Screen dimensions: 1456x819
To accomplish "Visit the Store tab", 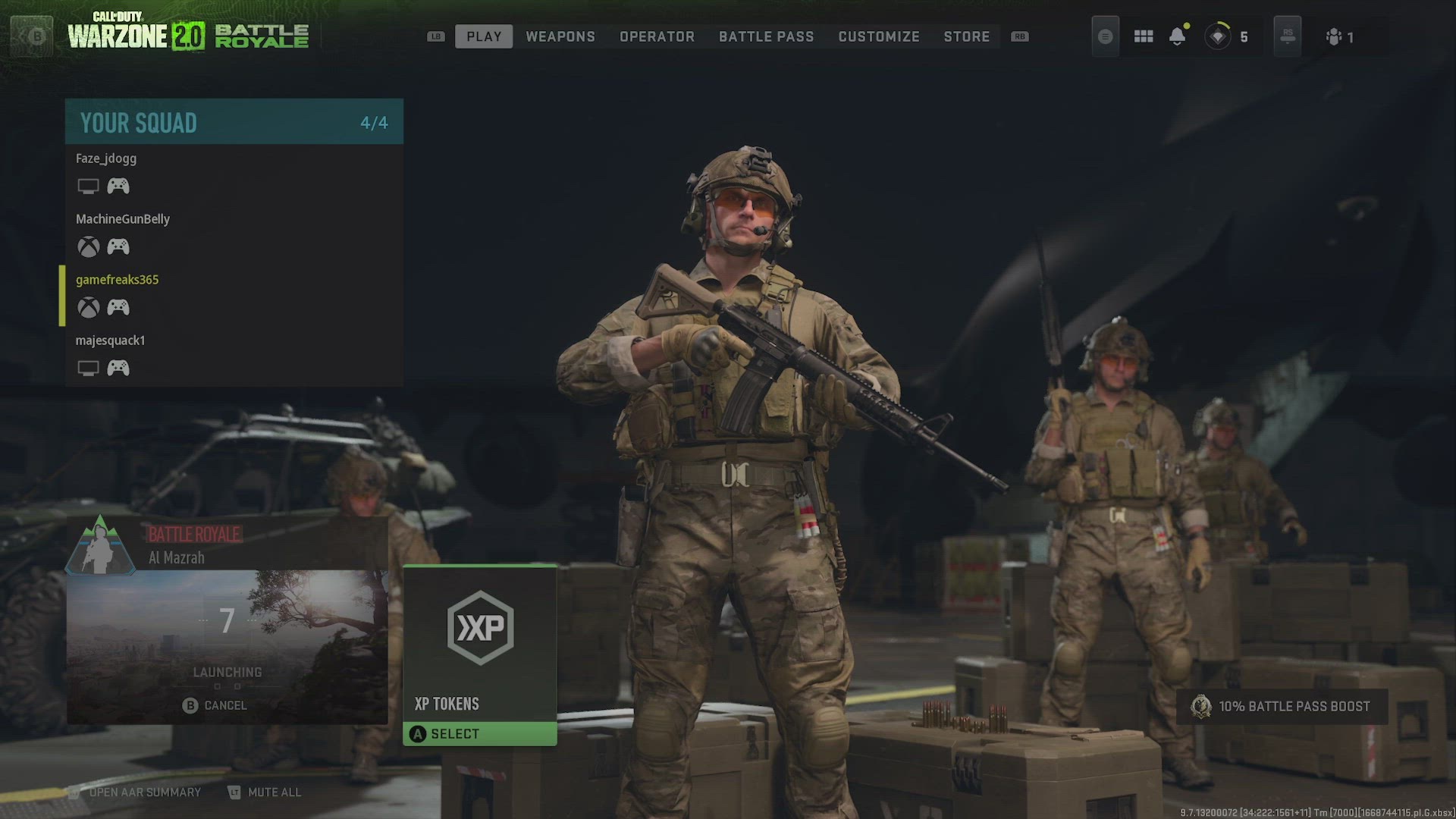I will click(x=966, y=36).
